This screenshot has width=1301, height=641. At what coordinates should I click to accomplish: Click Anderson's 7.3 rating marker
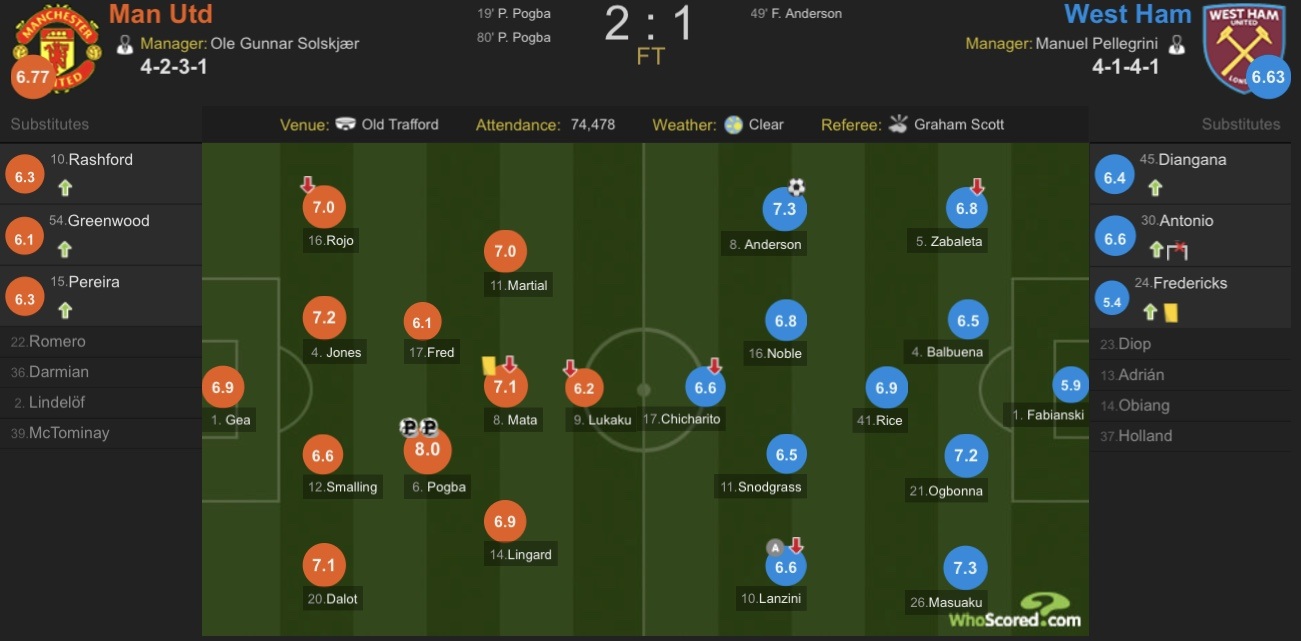(785, 209)
